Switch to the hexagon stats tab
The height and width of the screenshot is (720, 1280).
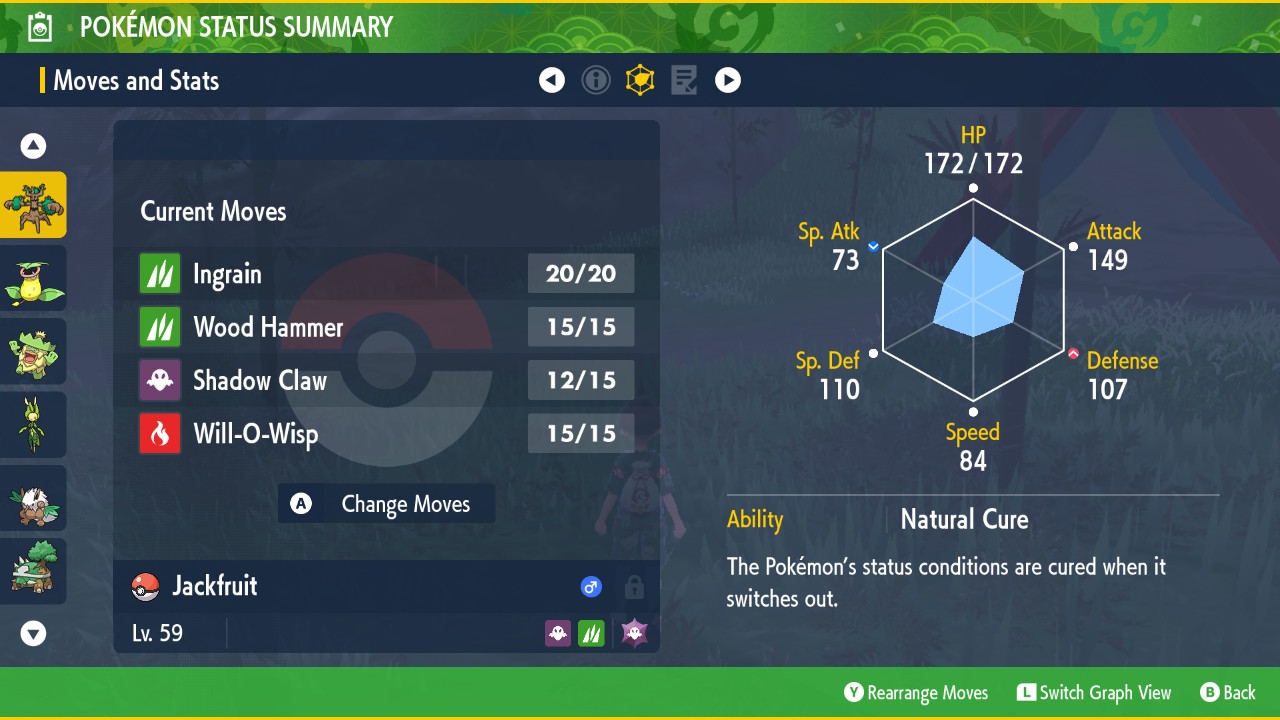click(x=640, y=81)
